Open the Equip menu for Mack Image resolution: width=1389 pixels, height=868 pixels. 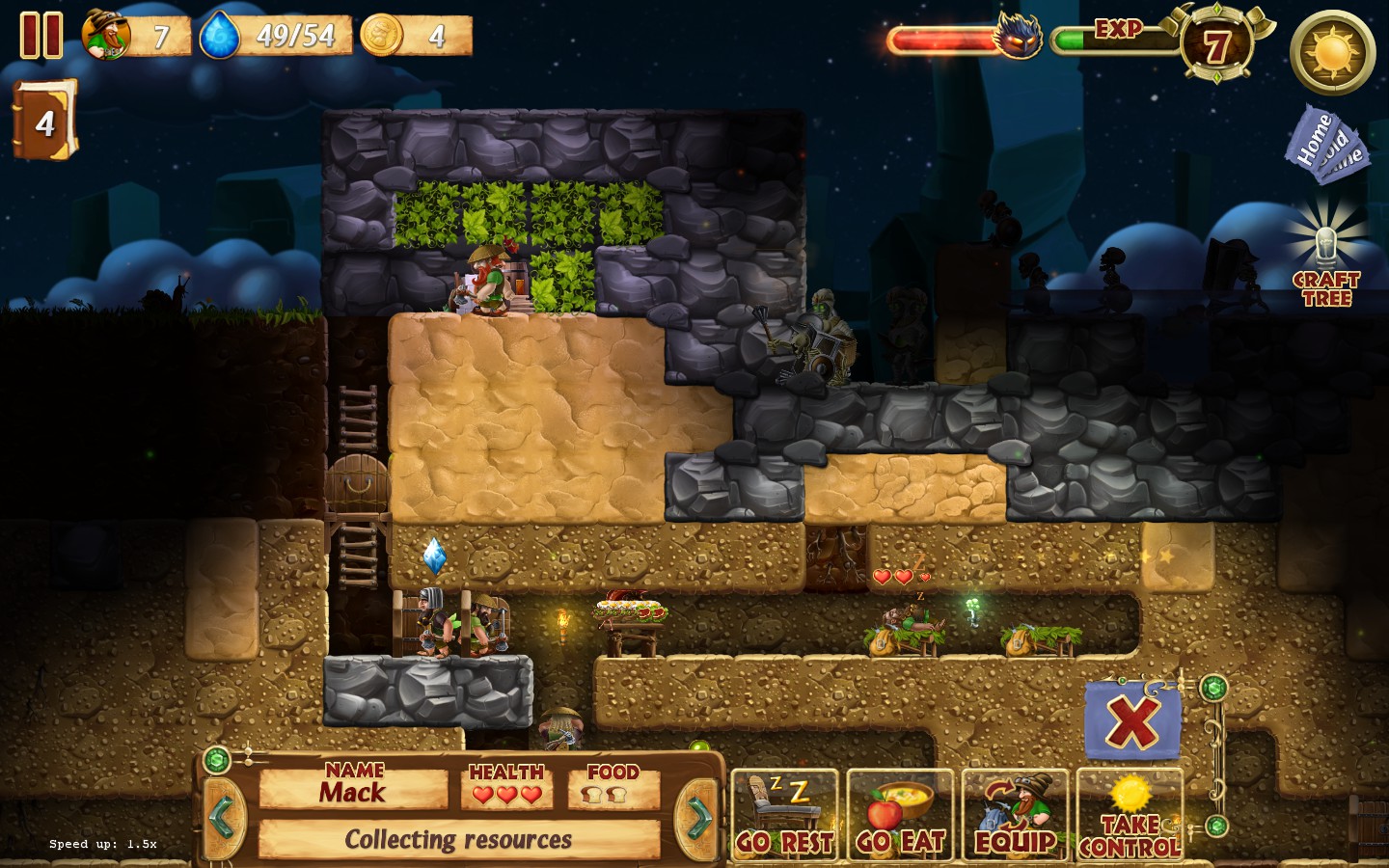tap(1015, 815)
